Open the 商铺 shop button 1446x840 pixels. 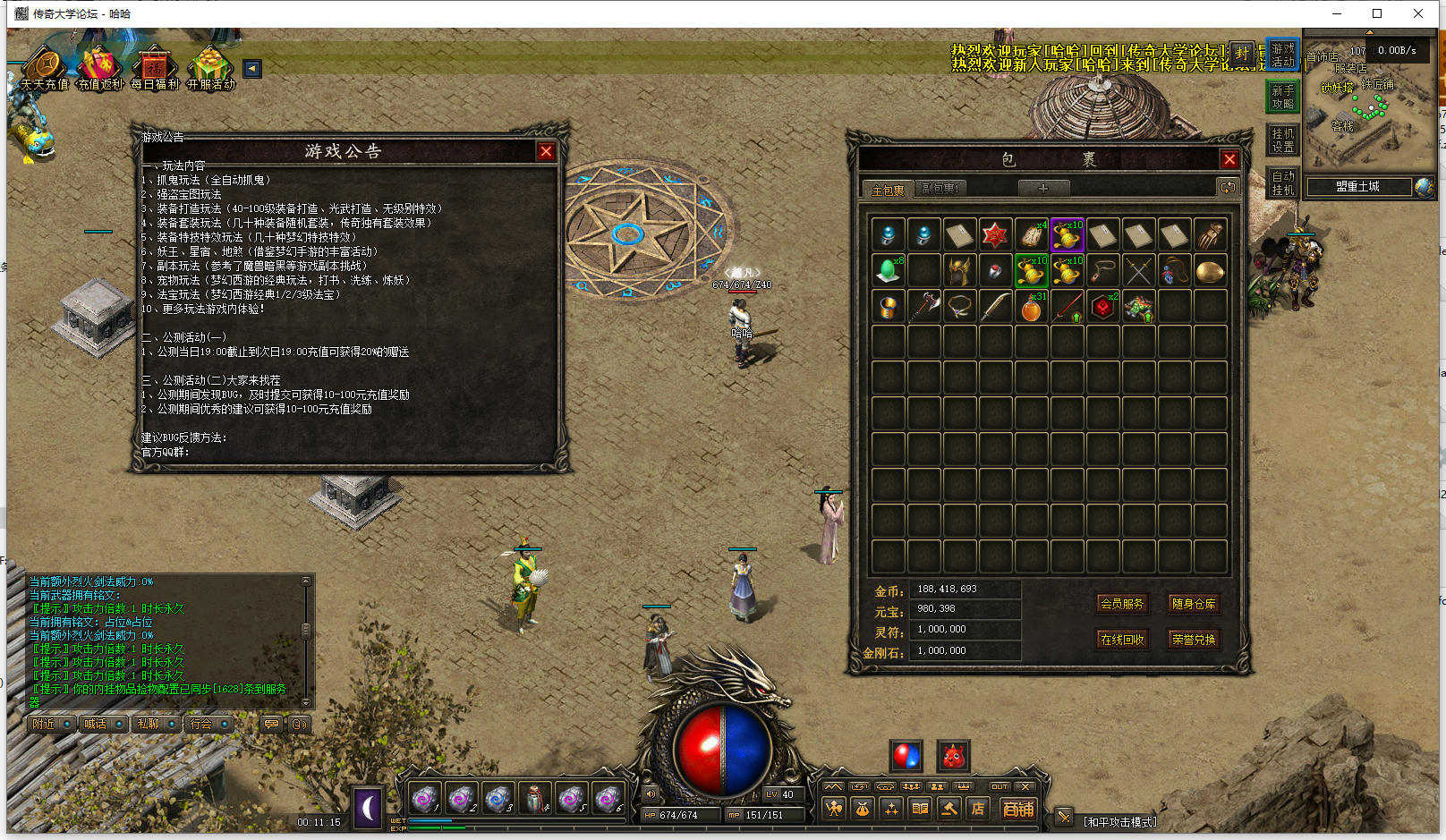(1018, 809)
